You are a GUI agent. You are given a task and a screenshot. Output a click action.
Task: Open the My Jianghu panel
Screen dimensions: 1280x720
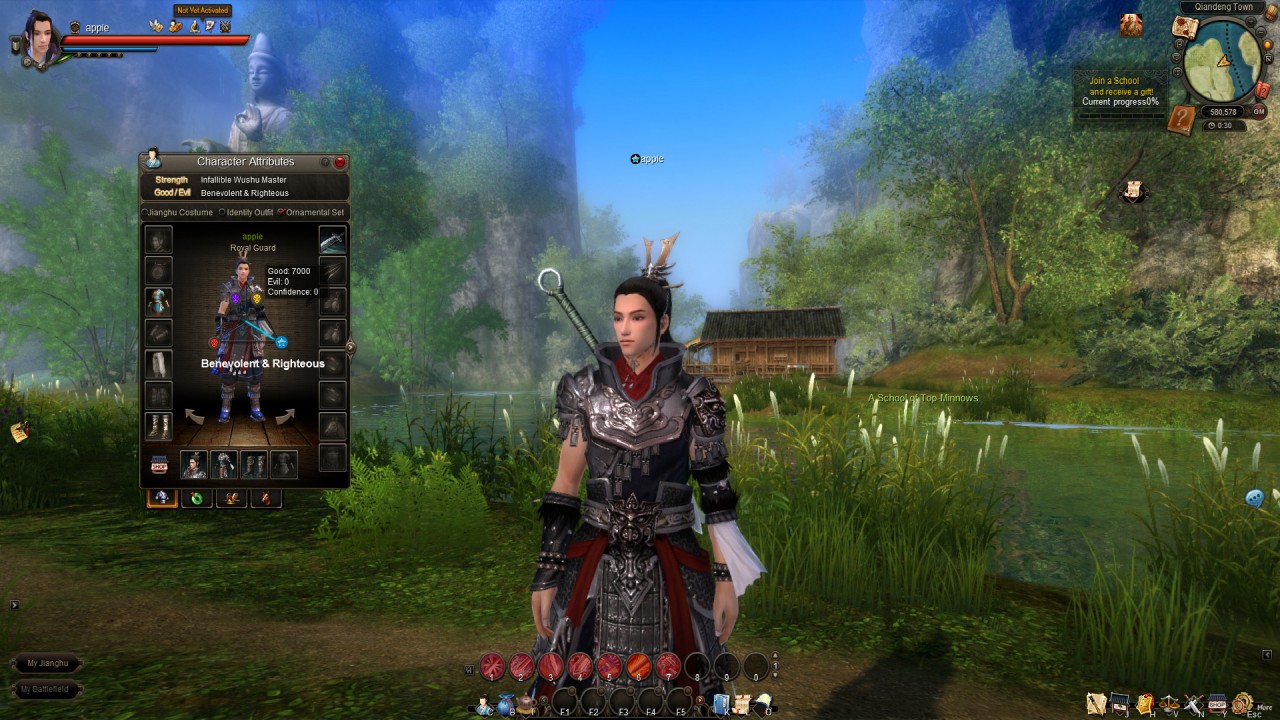(x=48, y=663)
